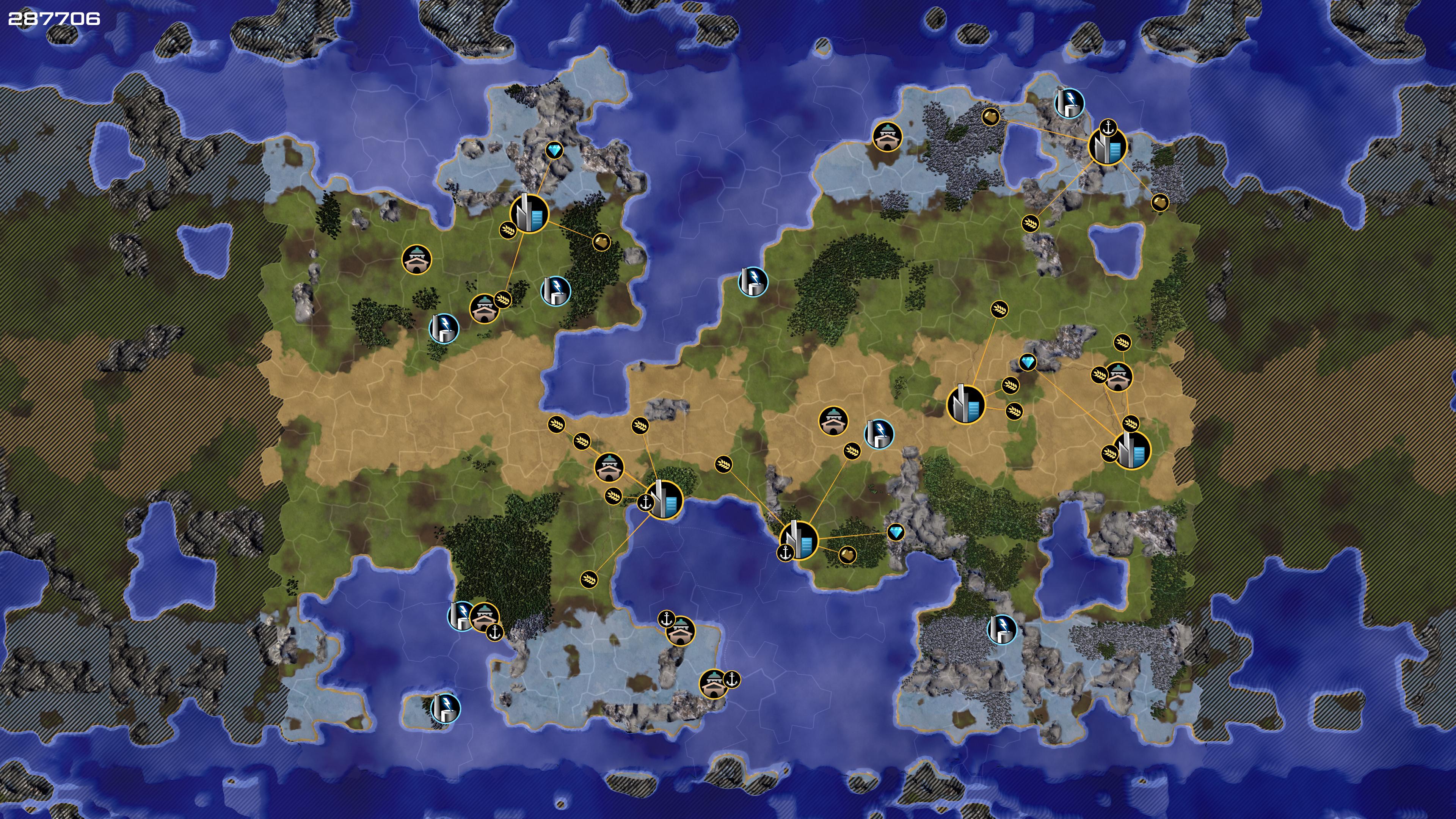Image resolution: width=1456 pixels, height=819 pixels.
Task: Select the lightning tower marker on the tiny island
Action: pyautogui.click(x=446, y=708)
